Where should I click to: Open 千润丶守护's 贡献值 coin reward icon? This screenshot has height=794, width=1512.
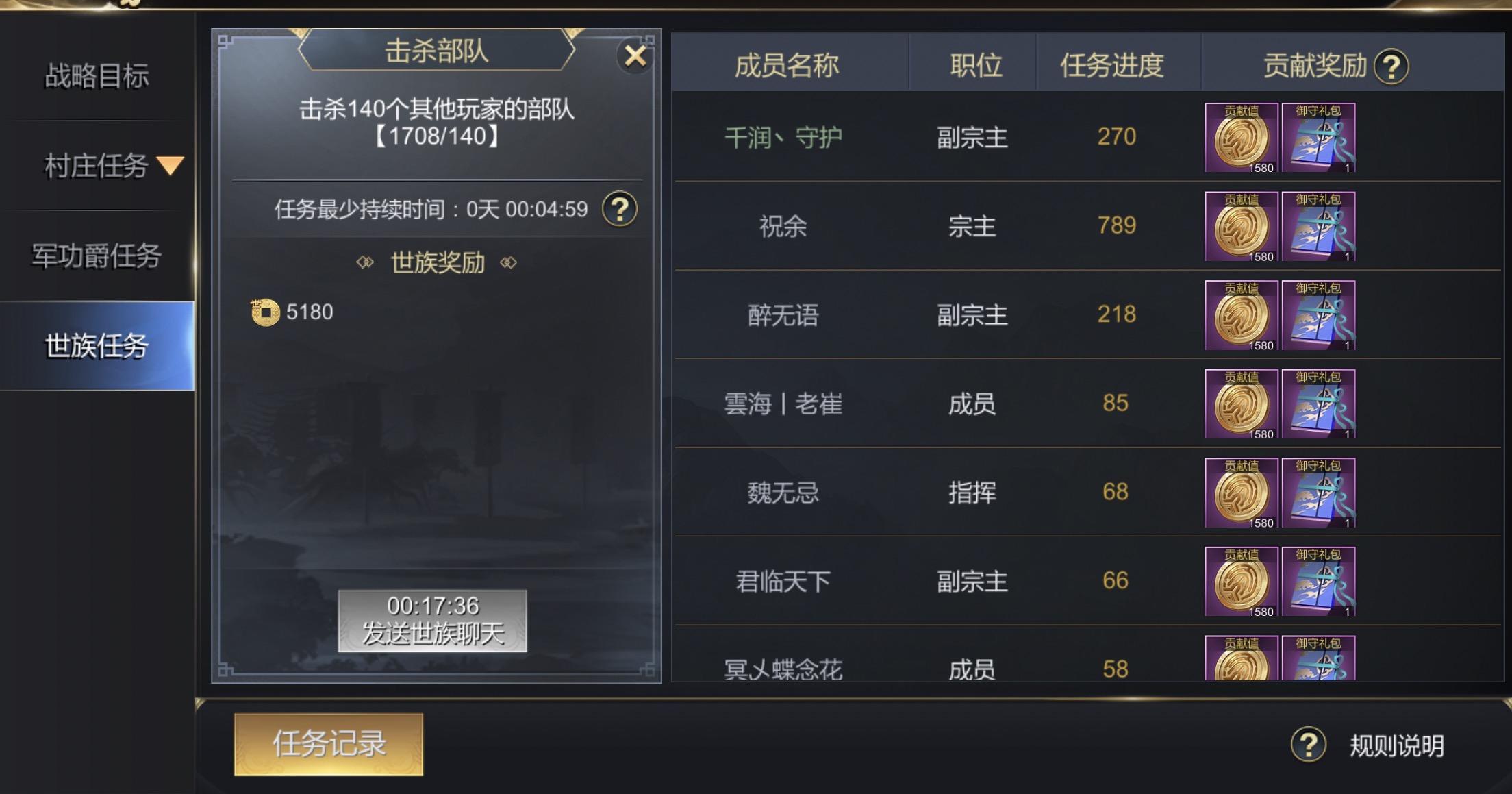point(1239,138)
